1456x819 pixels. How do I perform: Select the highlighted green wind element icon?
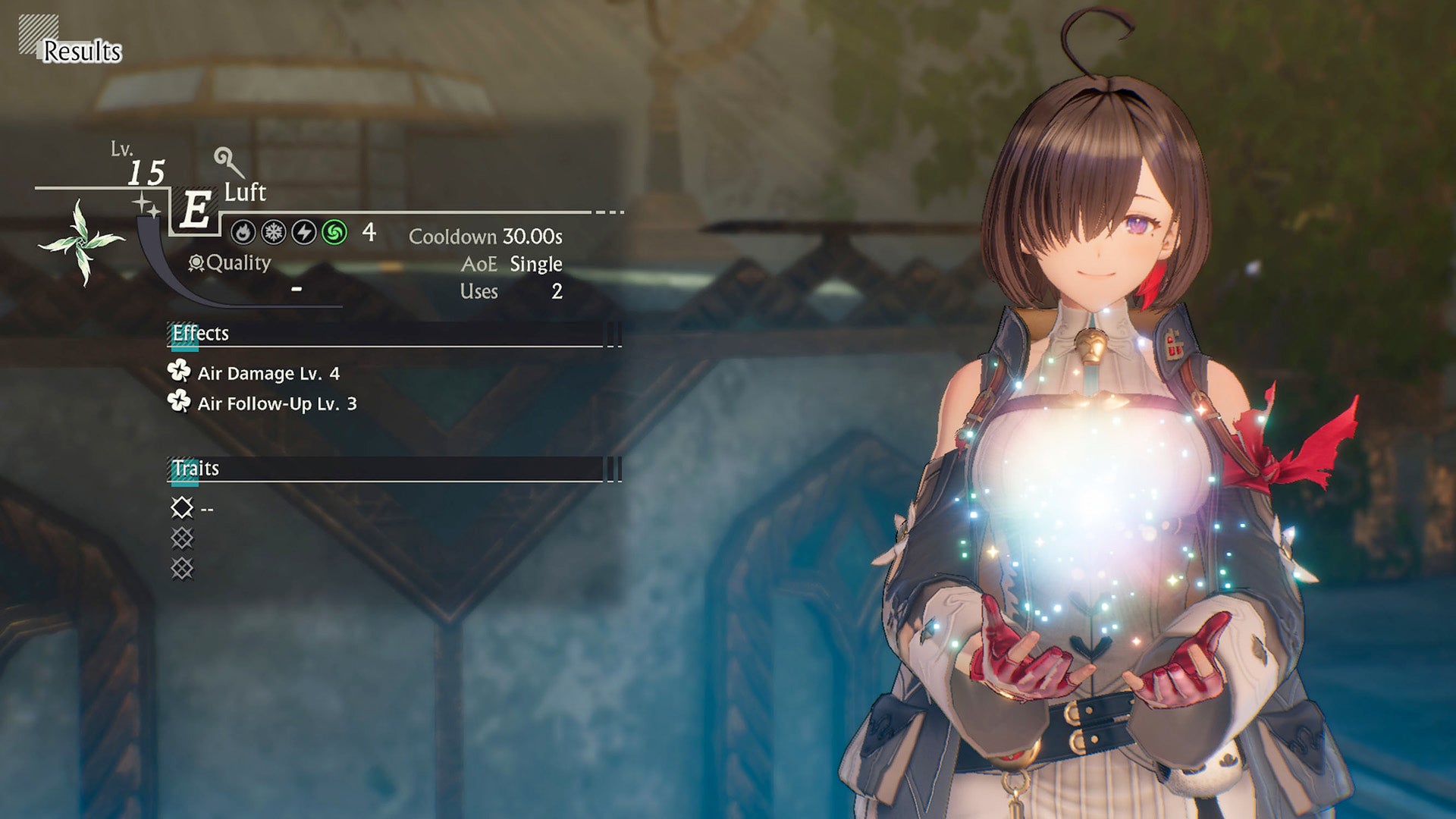pos(334,232)
